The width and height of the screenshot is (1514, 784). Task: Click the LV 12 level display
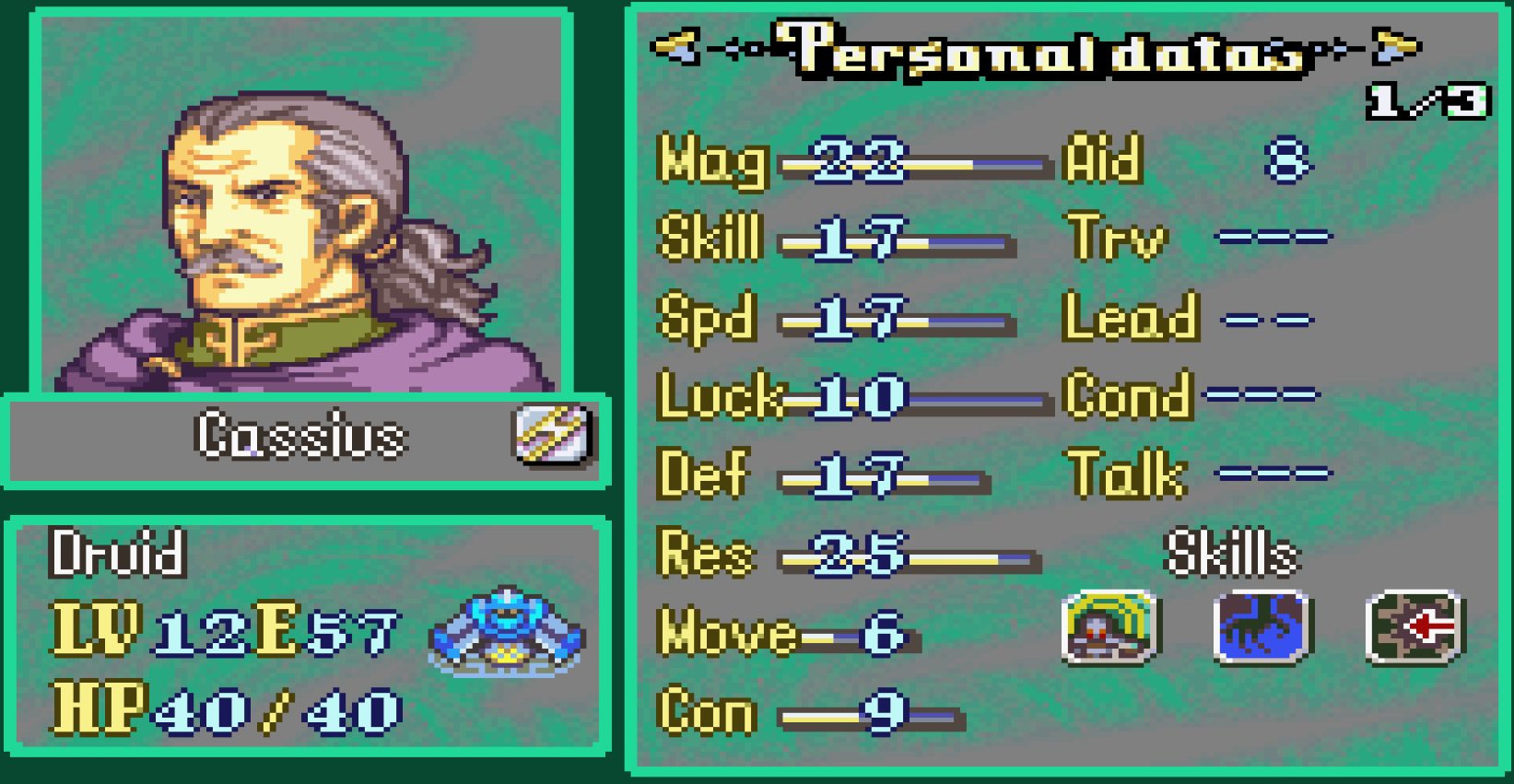click(x=166, y=631)
